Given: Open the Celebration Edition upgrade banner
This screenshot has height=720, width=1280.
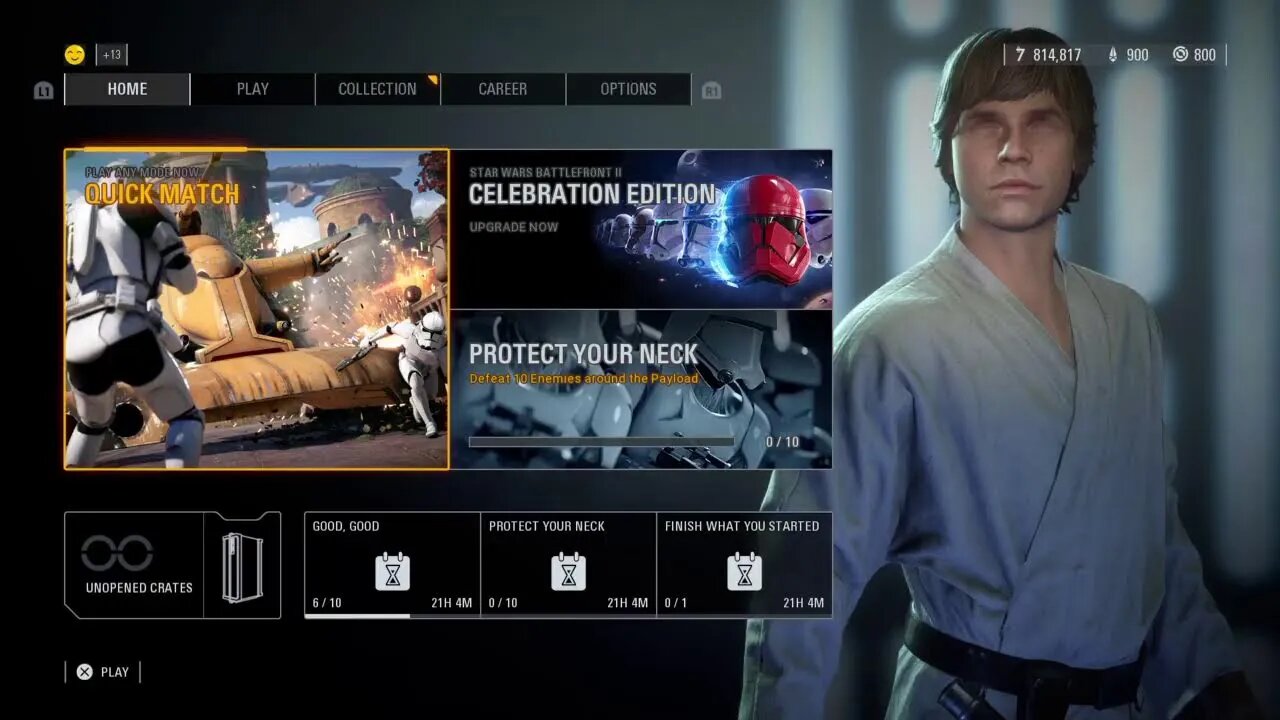Looking at the screenshot, I should coord(641,229).
